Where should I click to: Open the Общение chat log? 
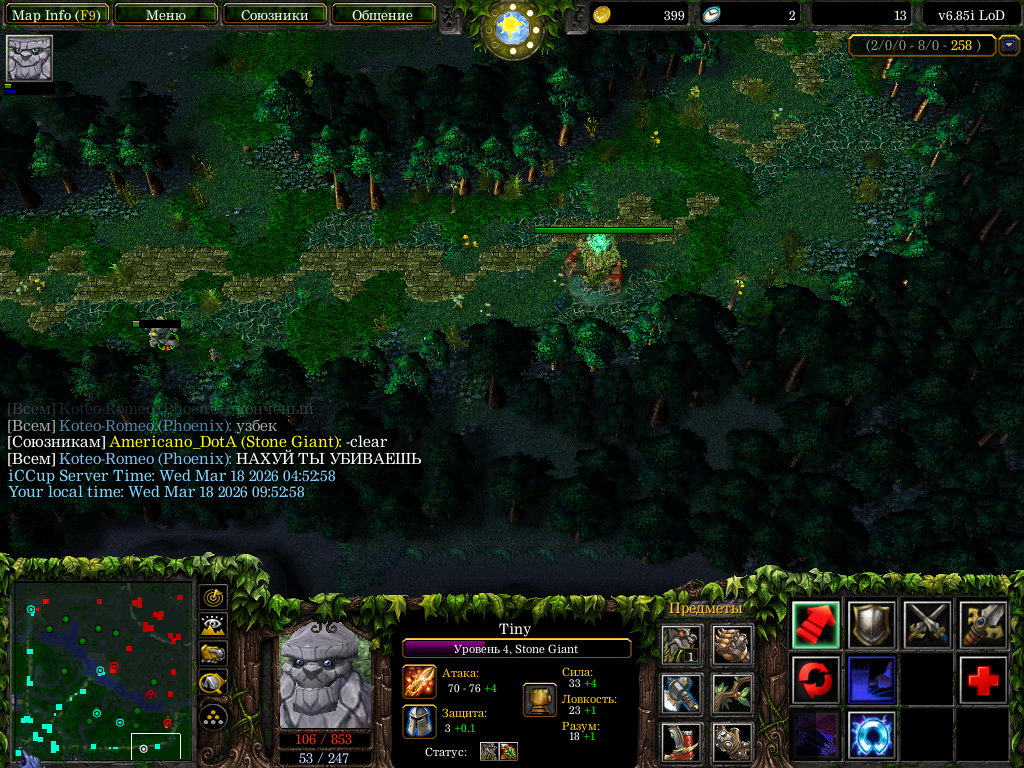(x=382, y=15)
